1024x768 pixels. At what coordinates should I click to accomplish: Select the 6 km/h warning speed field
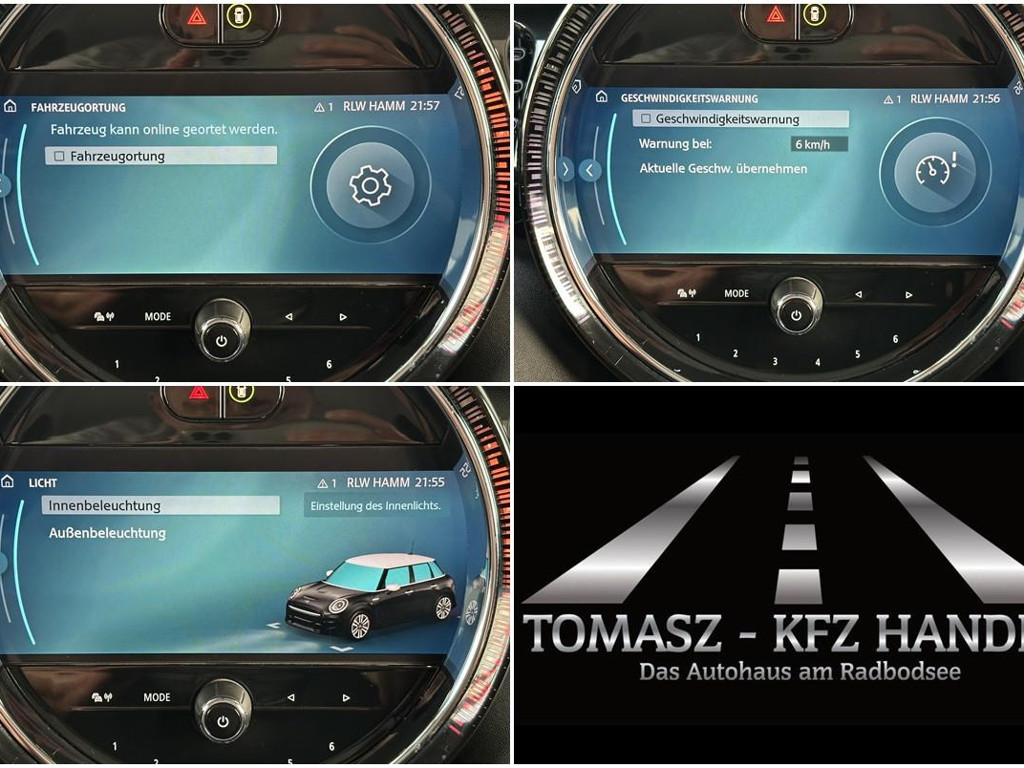pyautogui.click(x=818, y=144)
